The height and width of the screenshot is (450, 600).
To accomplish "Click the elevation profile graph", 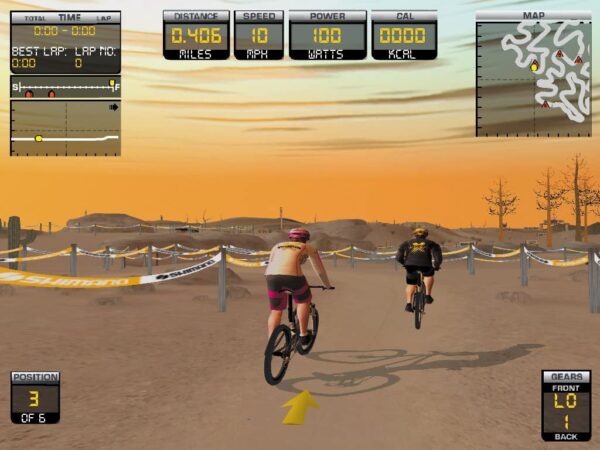I will [65, 127].
